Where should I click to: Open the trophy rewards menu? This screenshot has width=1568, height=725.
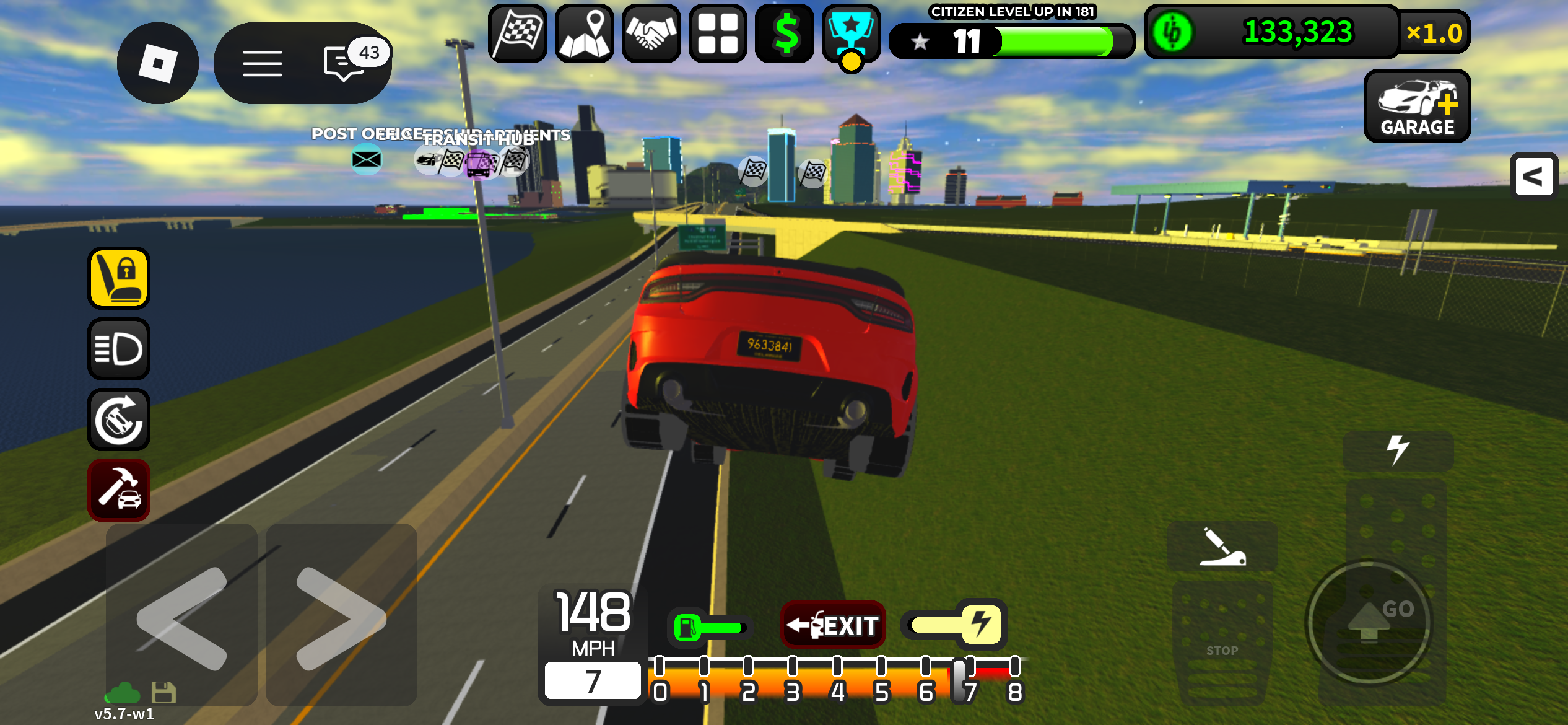pos(852,33)
